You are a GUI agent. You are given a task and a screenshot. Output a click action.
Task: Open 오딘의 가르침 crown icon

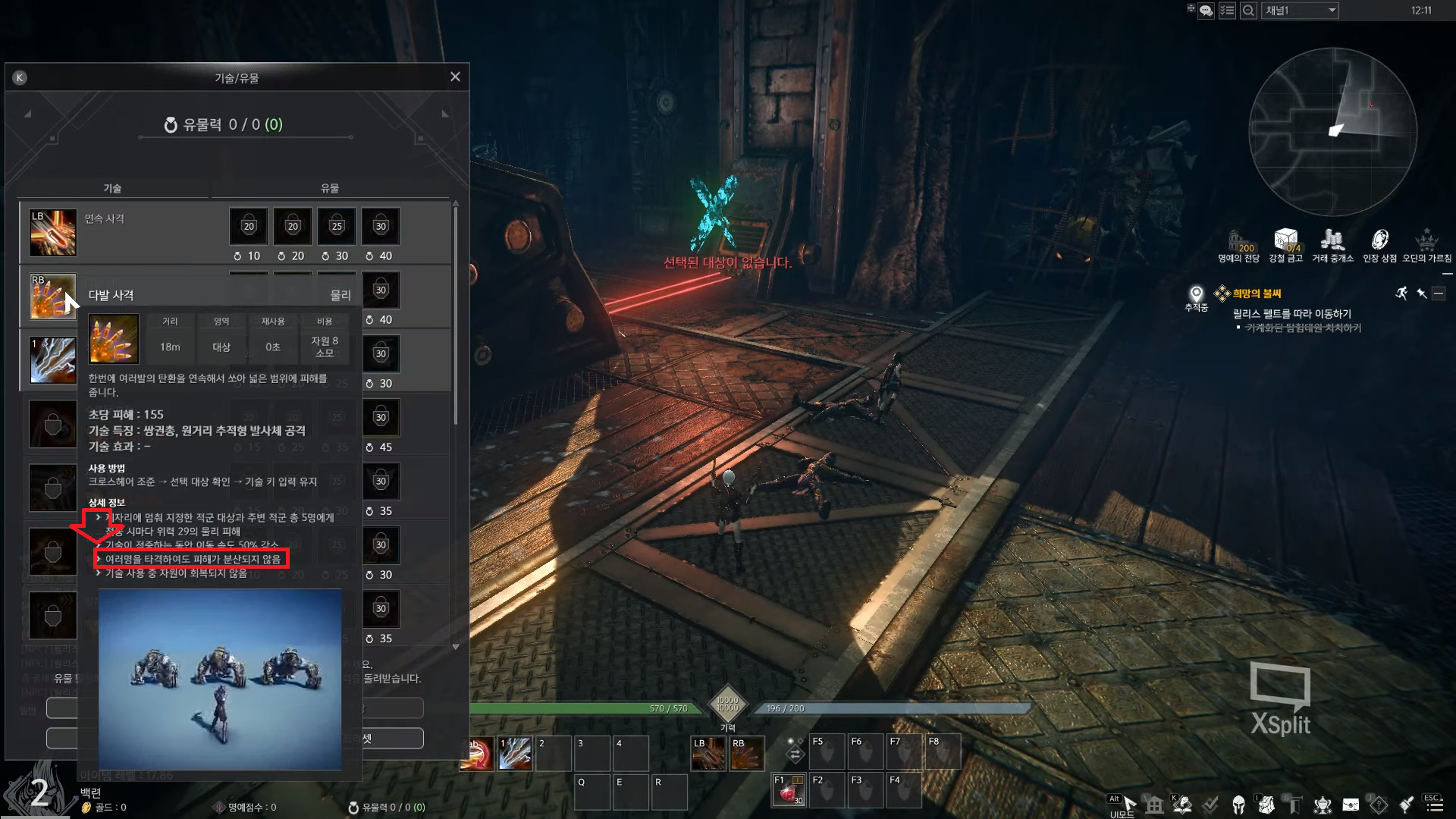point(1426,245)
